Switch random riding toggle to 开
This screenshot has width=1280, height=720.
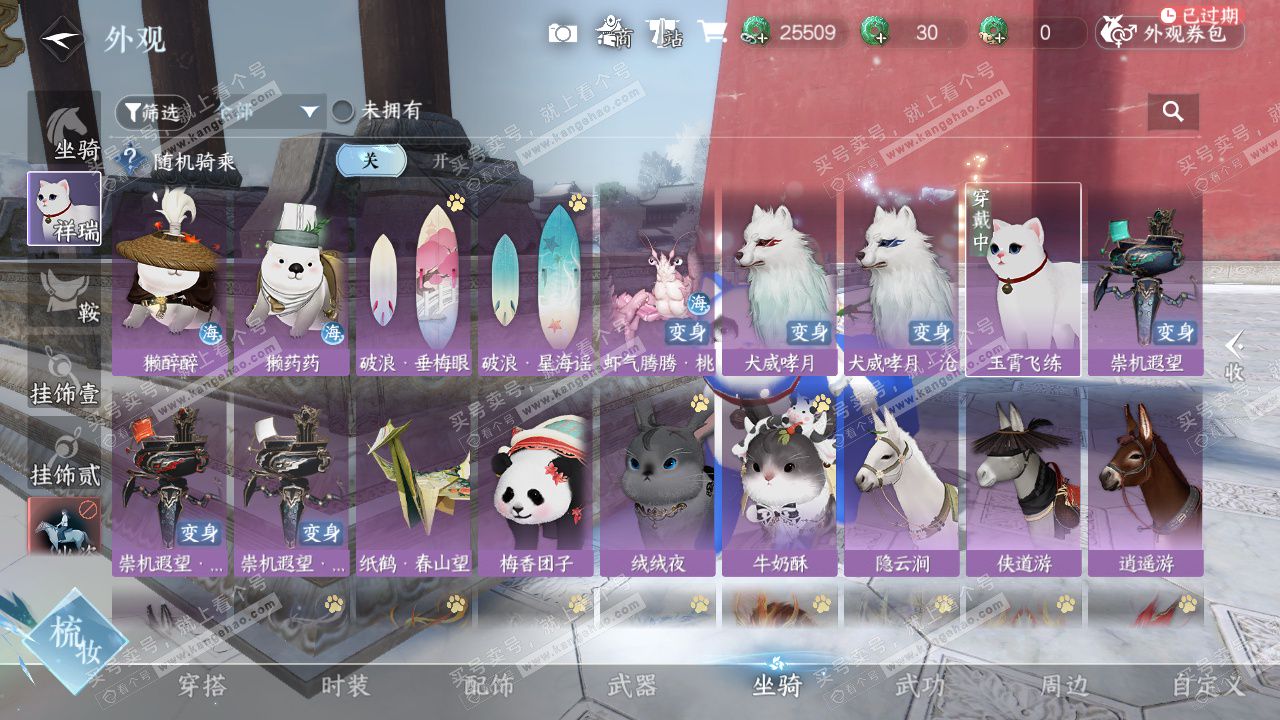440,160
